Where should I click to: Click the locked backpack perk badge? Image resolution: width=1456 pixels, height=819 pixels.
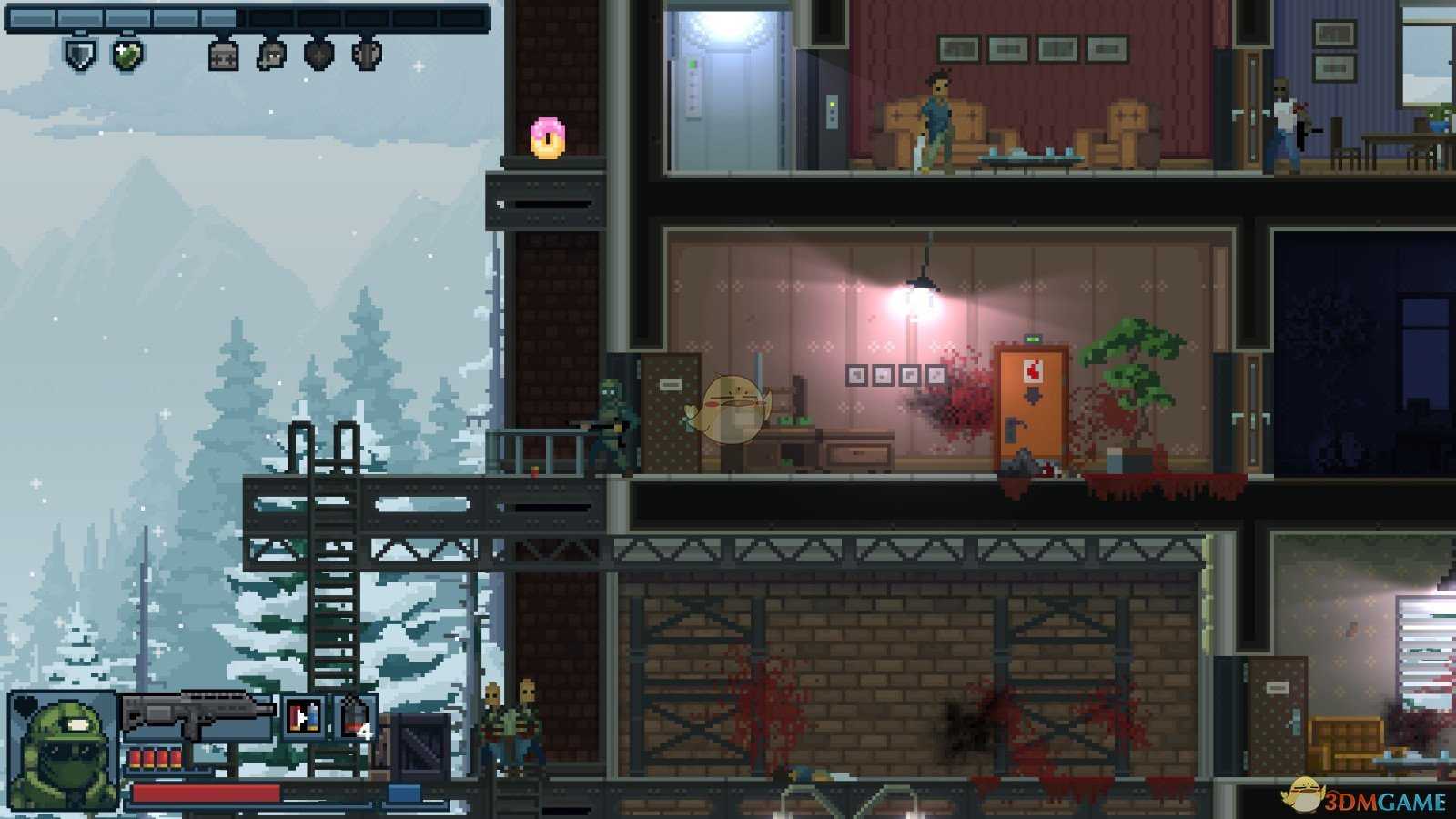223,55
